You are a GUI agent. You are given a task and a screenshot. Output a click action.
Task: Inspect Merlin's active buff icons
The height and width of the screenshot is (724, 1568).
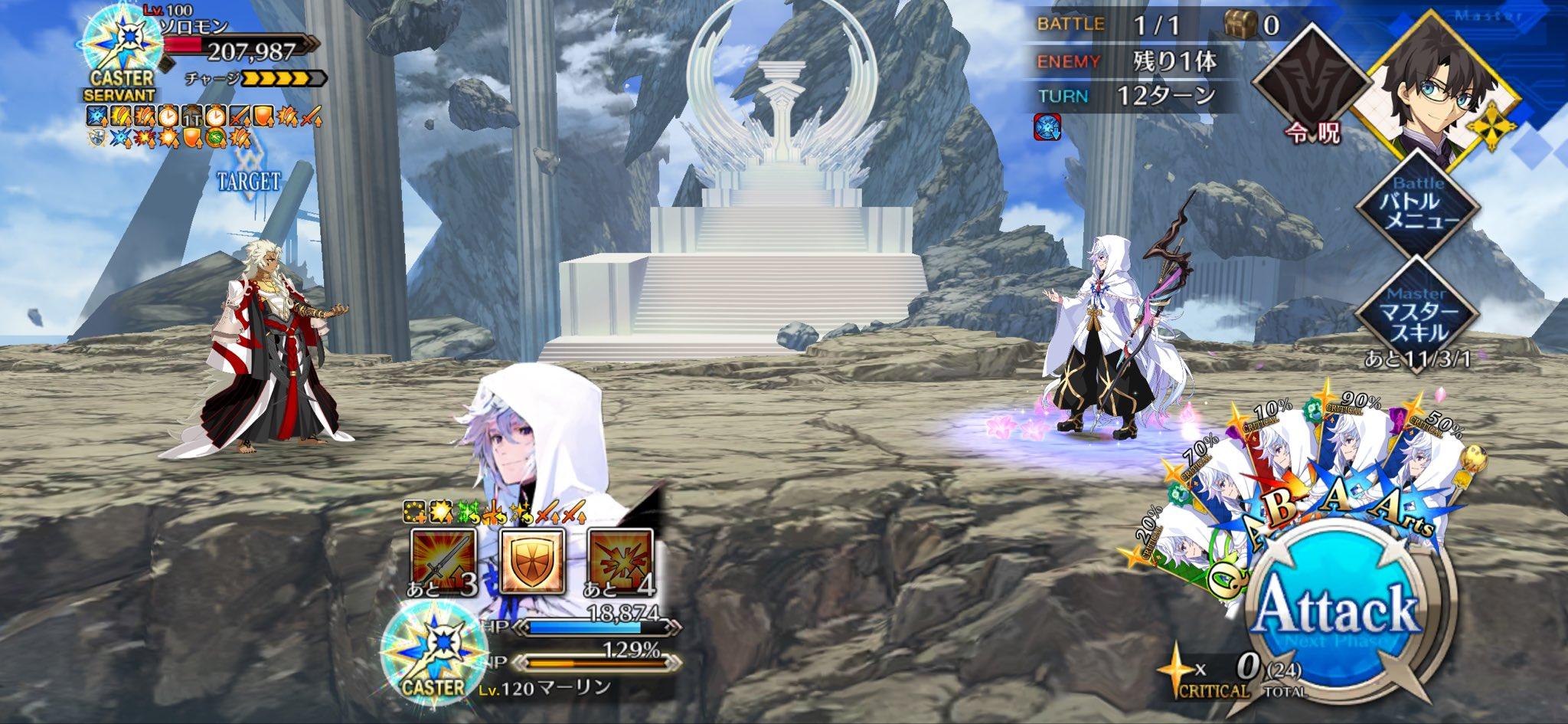[495, 511]
